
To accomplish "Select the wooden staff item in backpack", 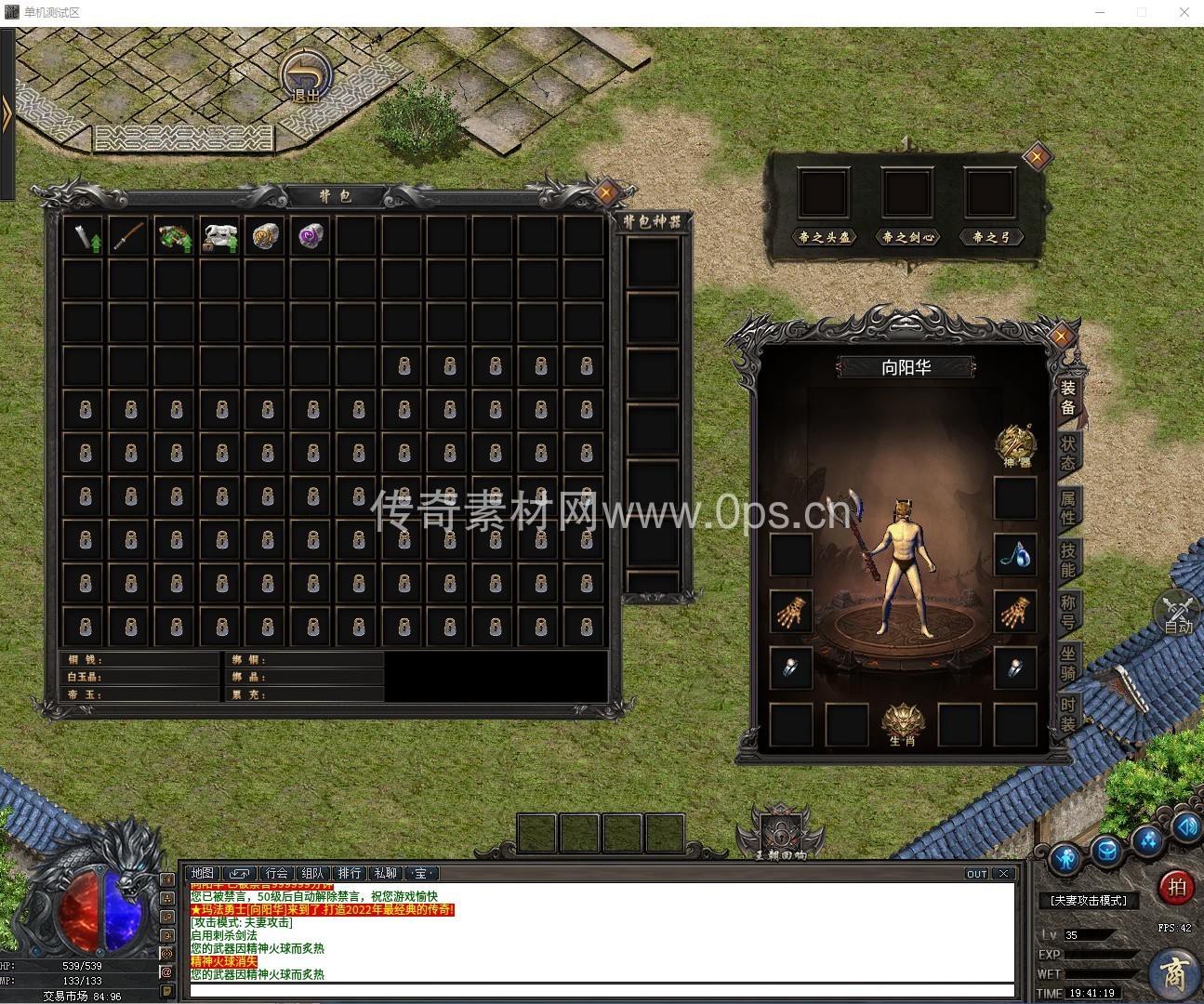I will 128,236.
